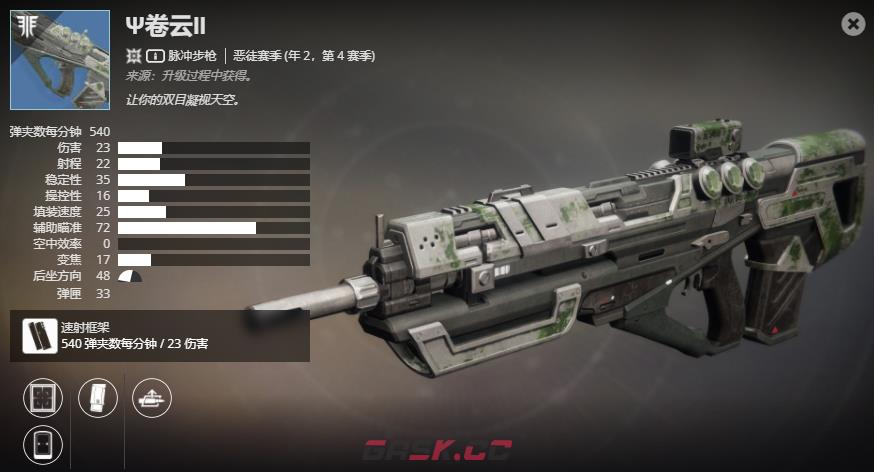Close the weapon details panel
Viewport: 874px width, 472px height.
coord(853,24)
